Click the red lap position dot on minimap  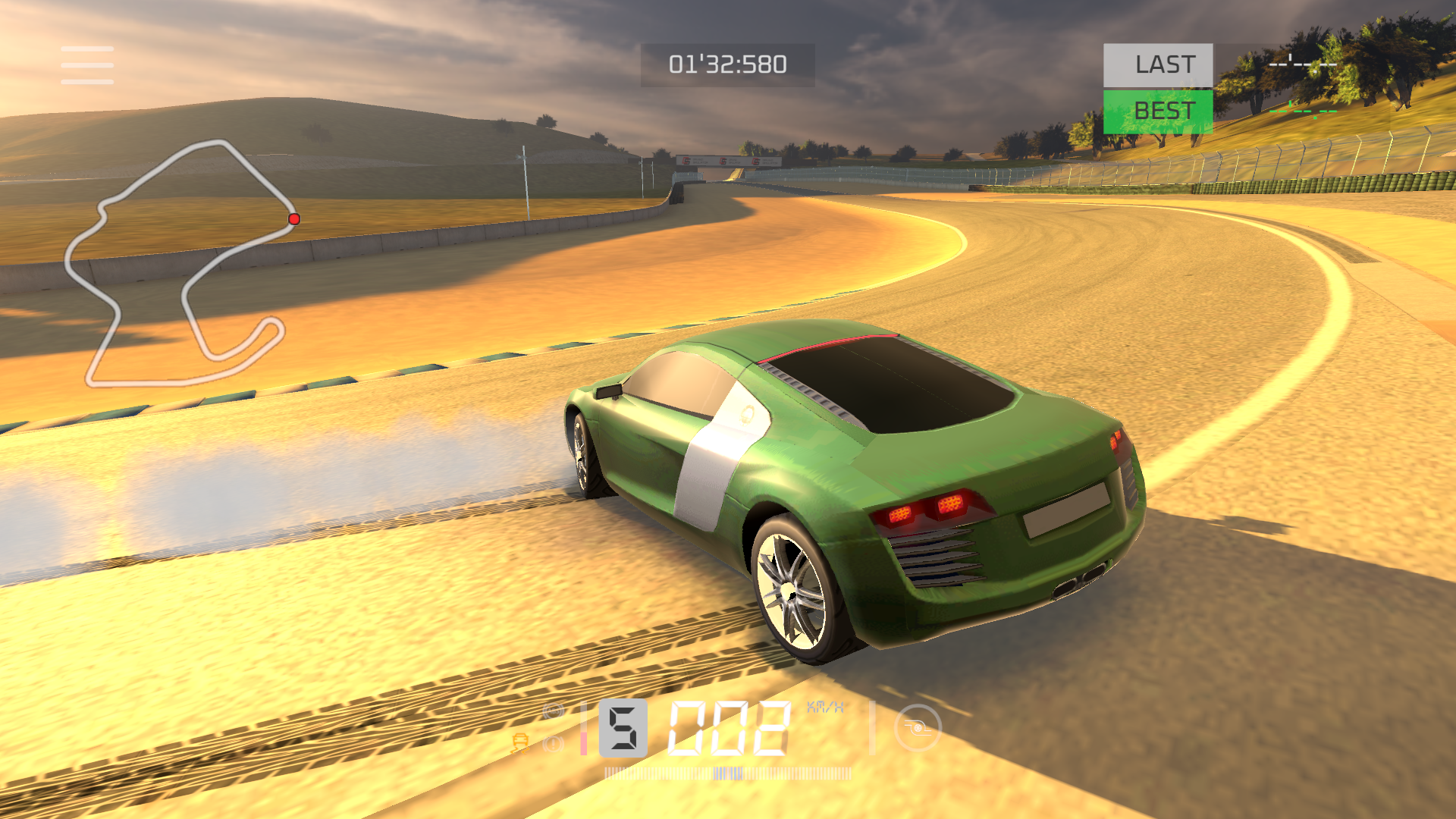pyautogui.click(x=293, y=218)
